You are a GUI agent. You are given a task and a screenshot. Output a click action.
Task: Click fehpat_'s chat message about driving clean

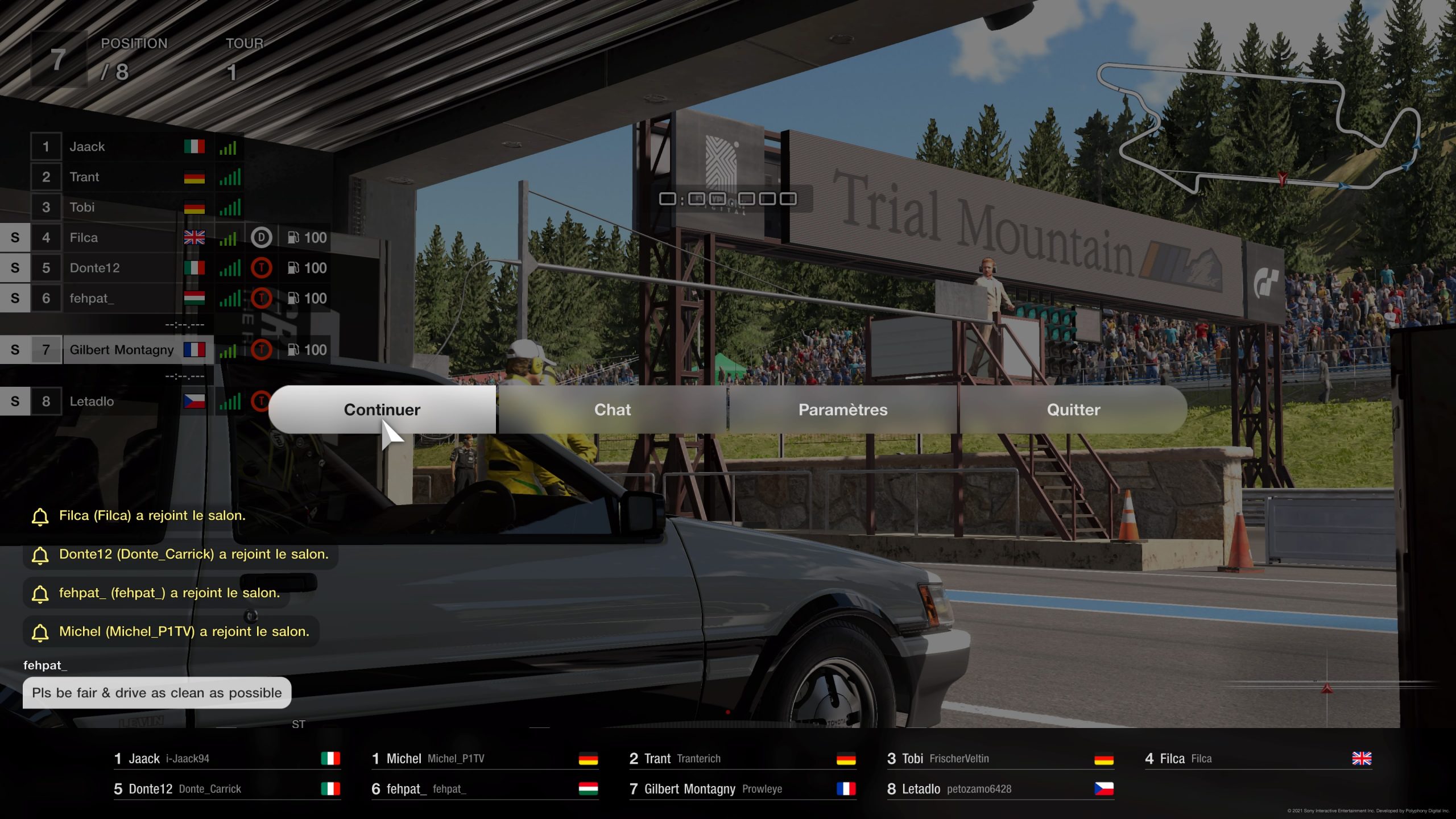click(156, 693)
